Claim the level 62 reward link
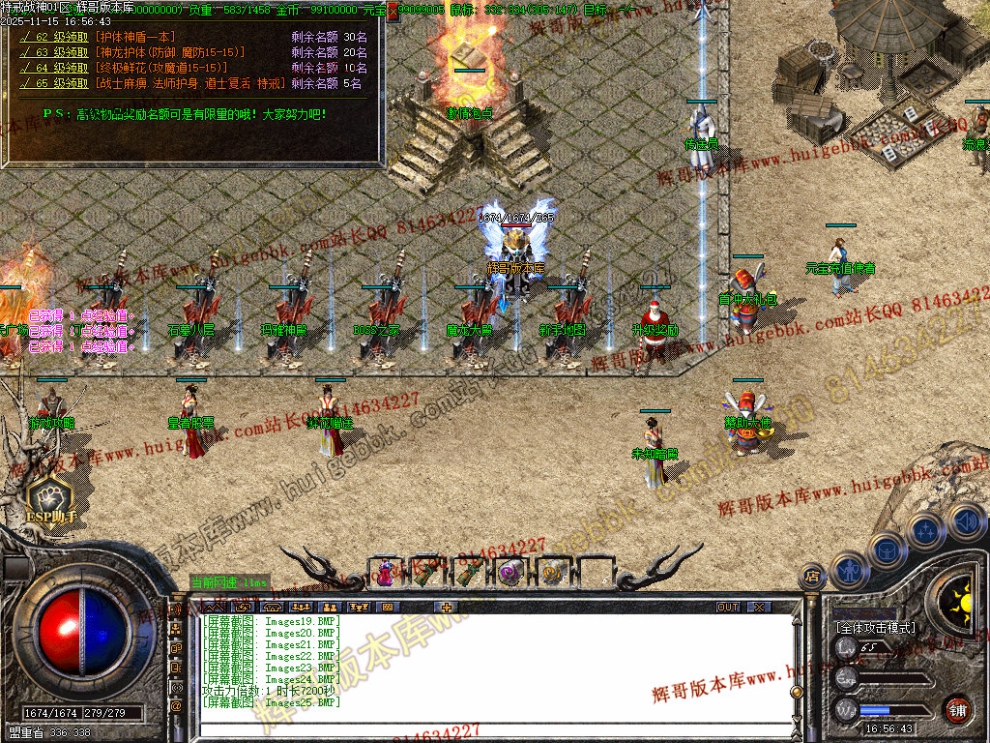 57,37
